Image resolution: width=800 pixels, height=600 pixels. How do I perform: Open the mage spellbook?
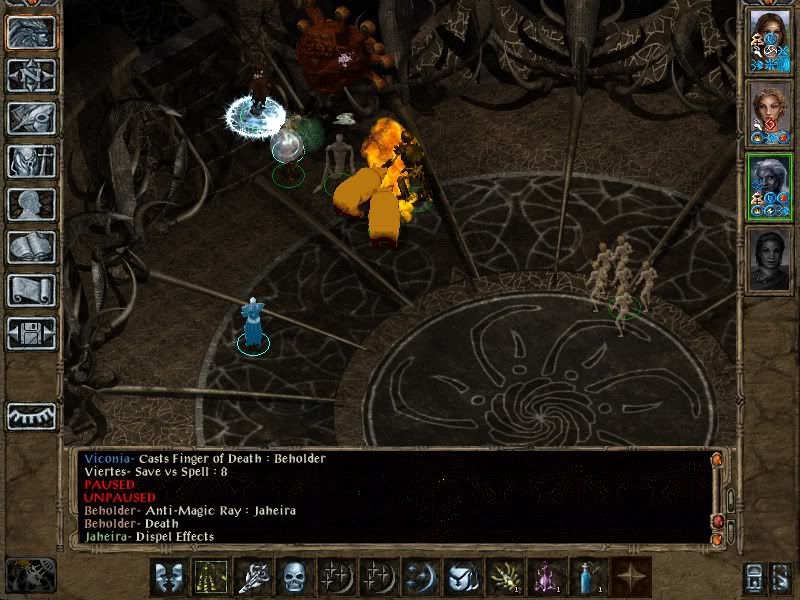click(31, 247)
